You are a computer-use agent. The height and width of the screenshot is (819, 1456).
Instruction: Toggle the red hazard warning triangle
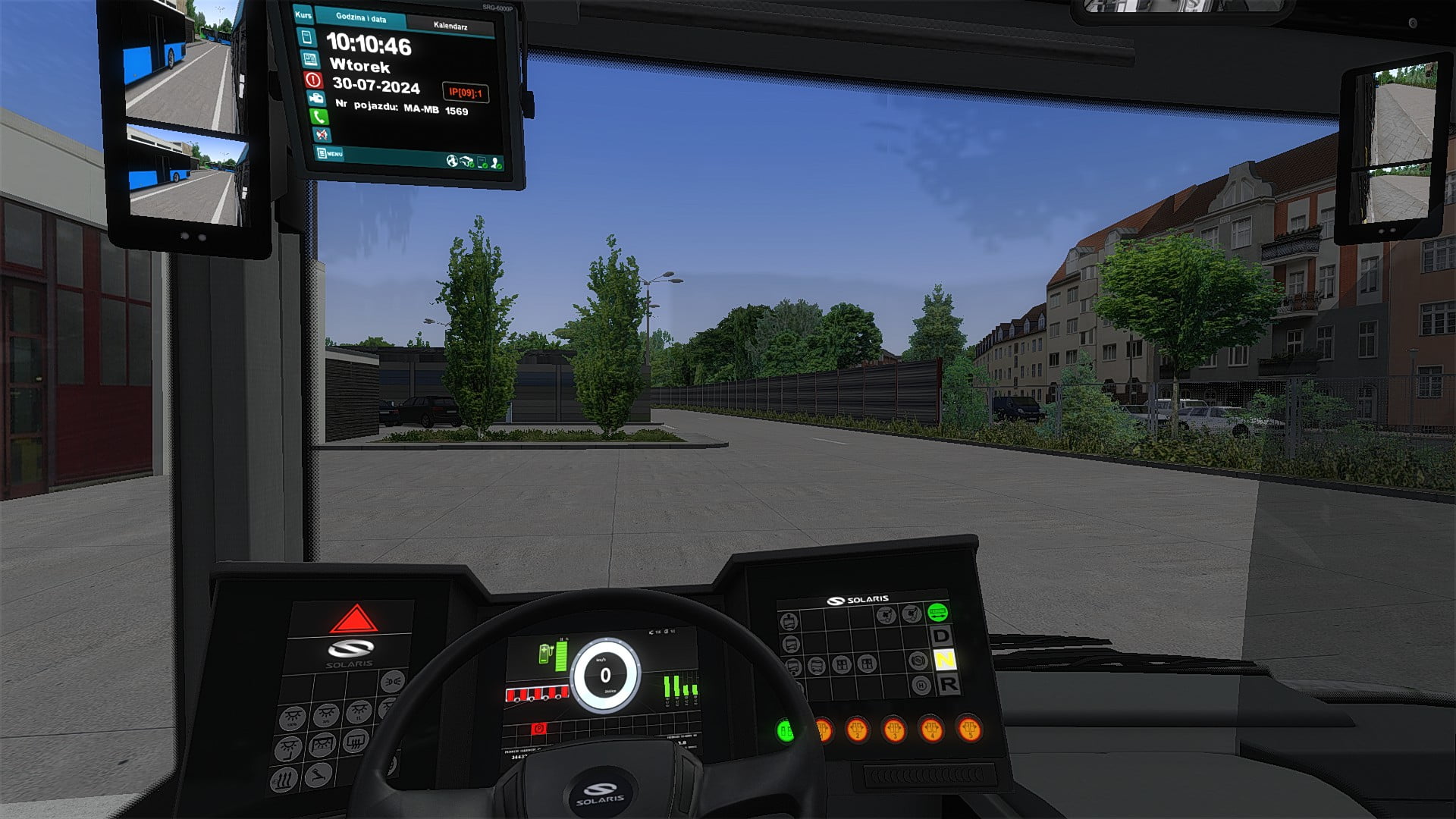point(353,620)
